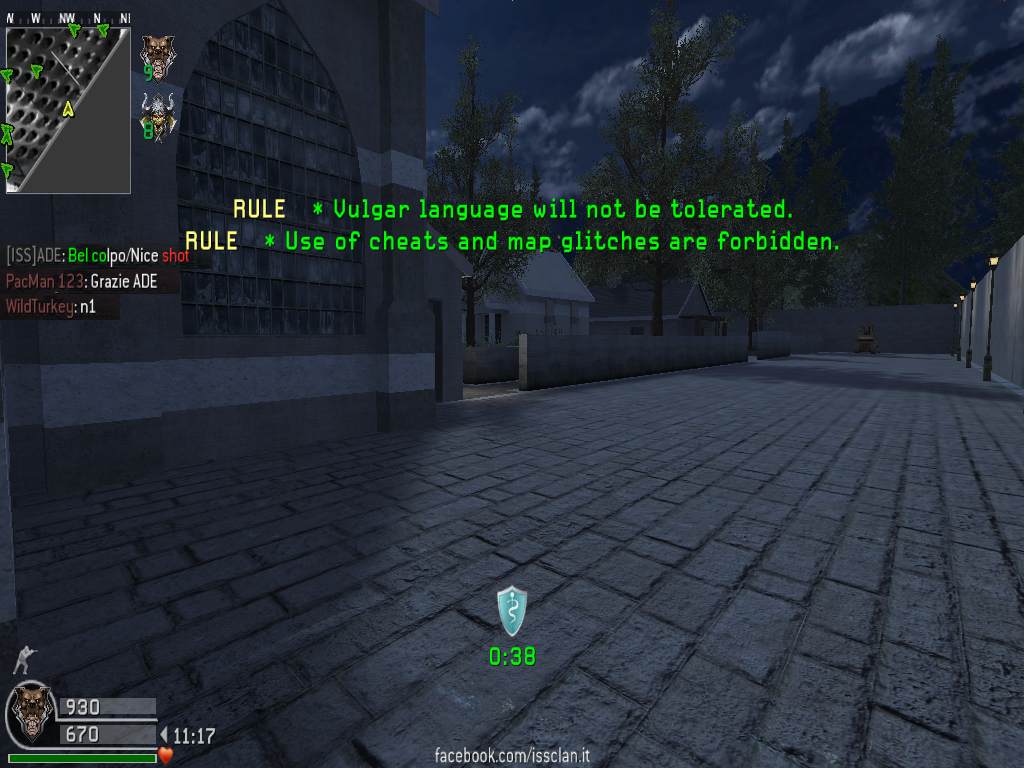The image size is (1024, 768).
Task: Click the standing soldier stance icon
Action: click(24, 660)
